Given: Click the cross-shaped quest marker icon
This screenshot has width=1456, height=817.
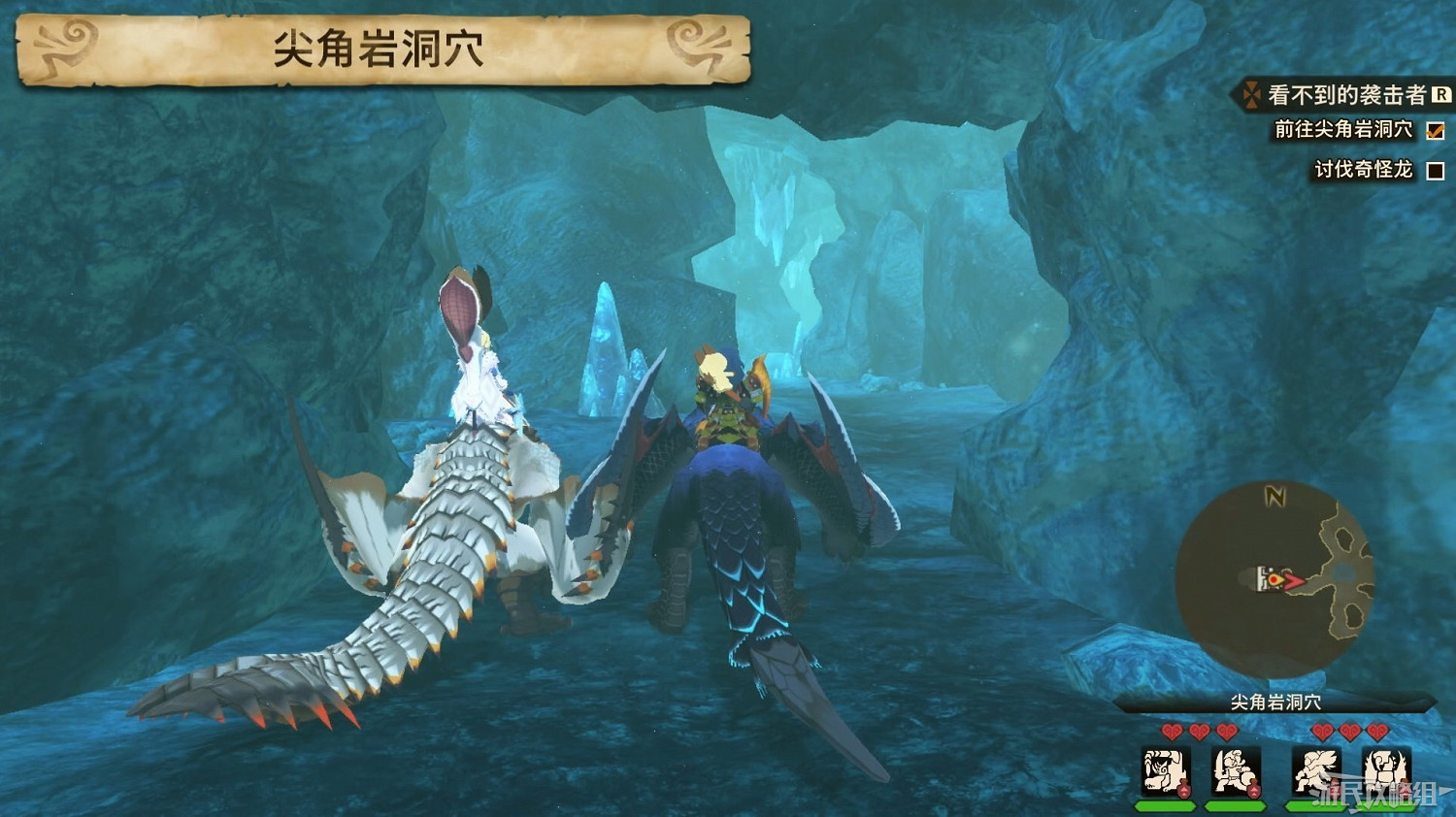Looking at the screenshot, I should (1252, 95).
